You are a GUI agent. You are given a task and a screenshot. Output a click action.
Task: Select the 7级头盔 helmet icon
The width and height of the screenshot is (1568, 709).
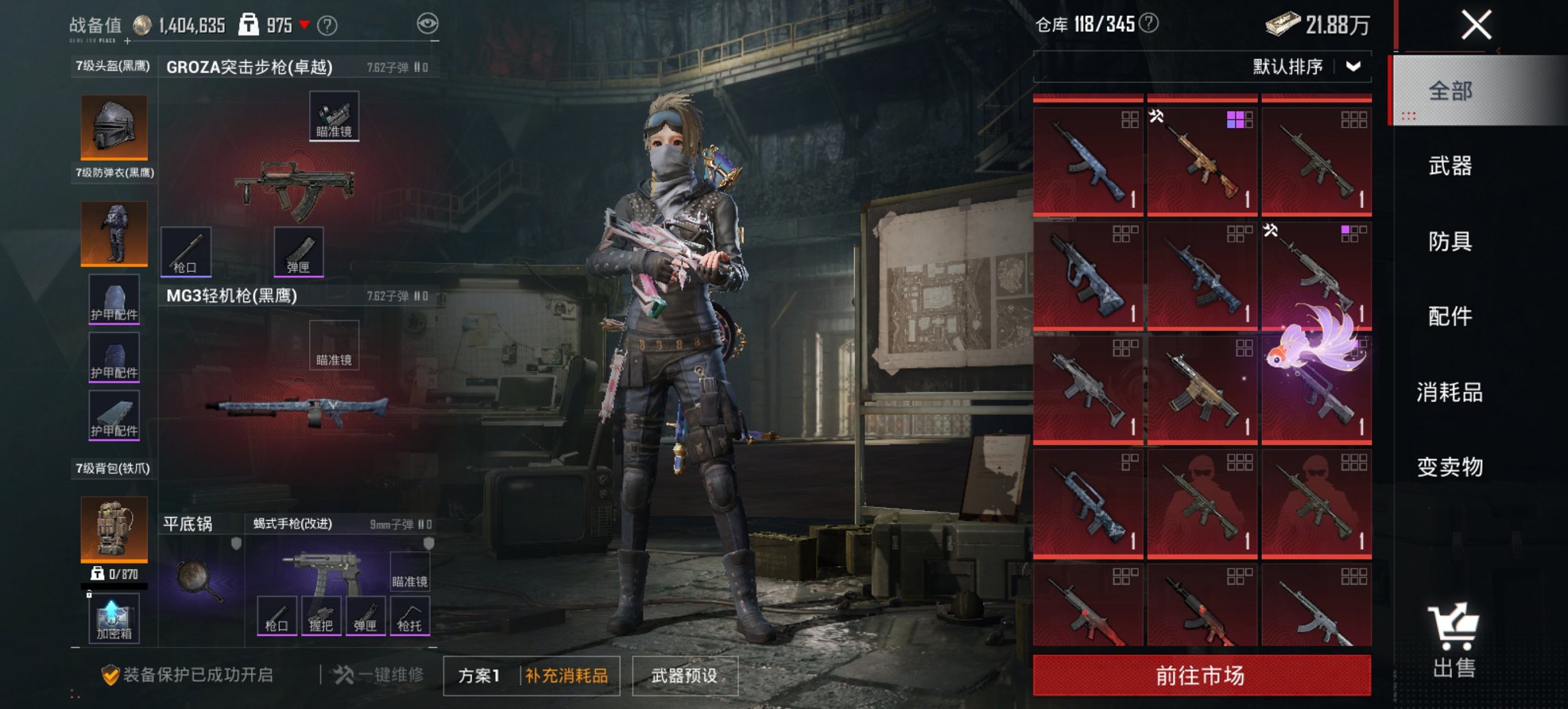click(113, 127)
